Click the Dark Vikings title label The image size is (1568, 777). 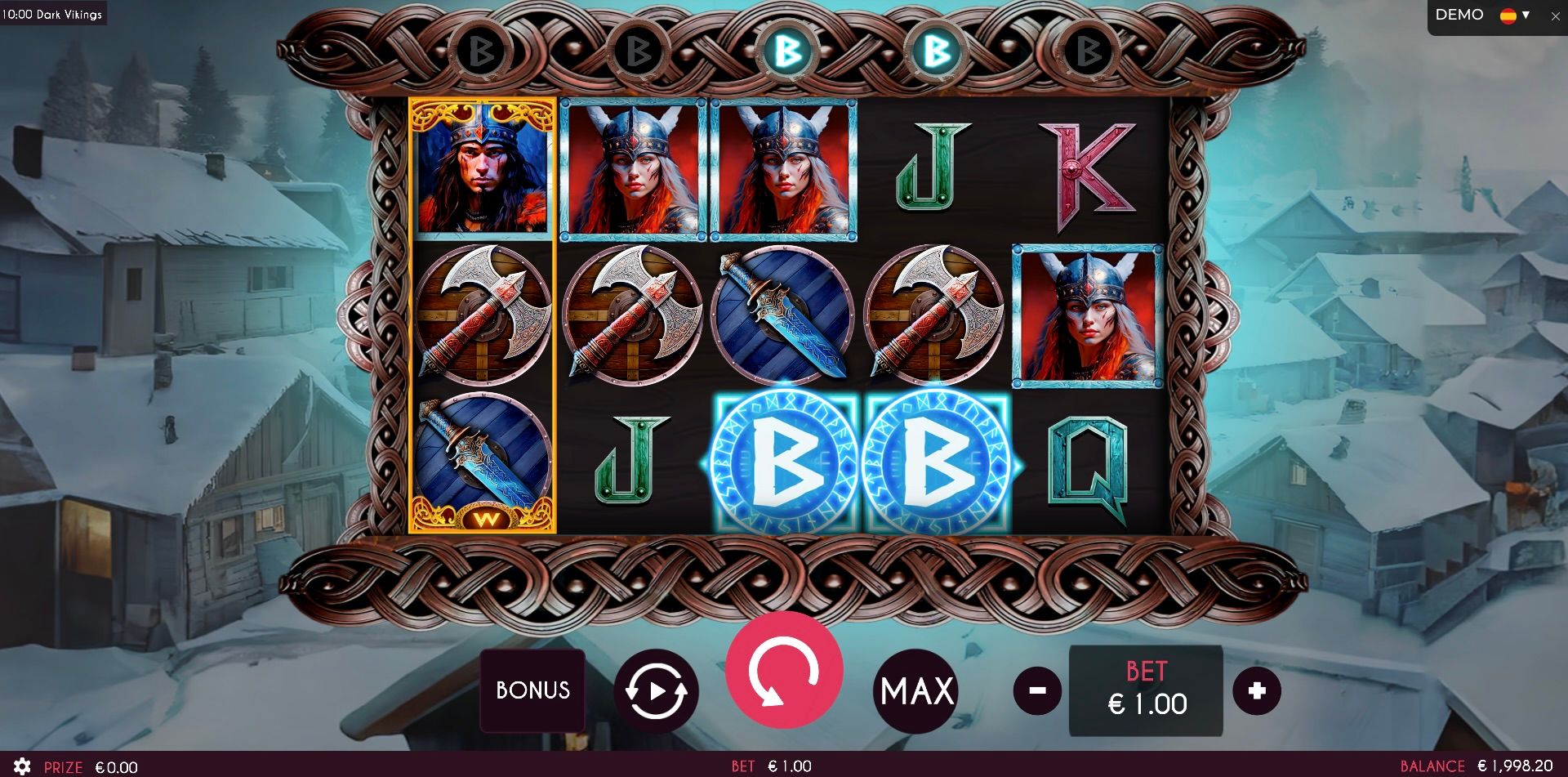click(x=52, y=13)
